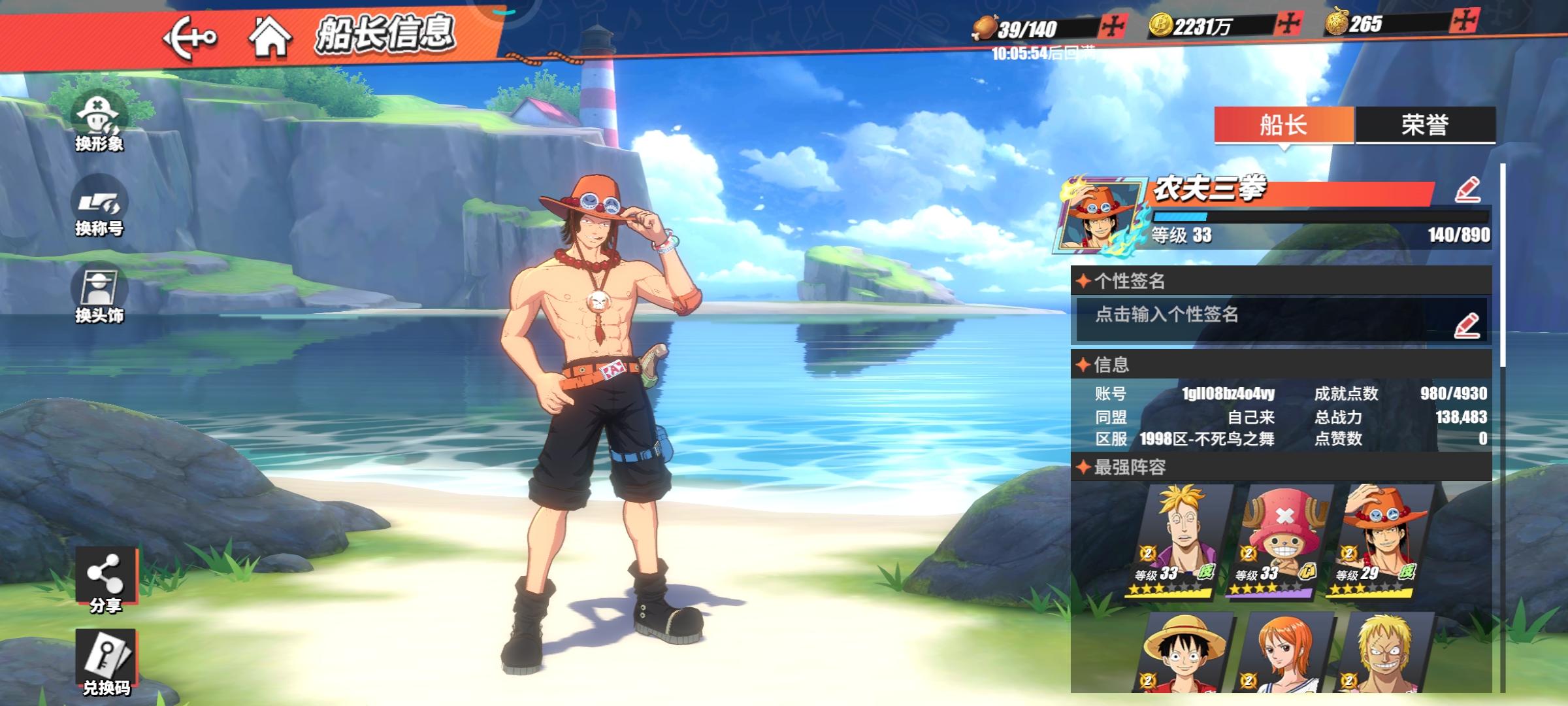Edit the captain name with the pencil icon
The width and height of the screenshot is (1568, 706).
point(1467,190)
